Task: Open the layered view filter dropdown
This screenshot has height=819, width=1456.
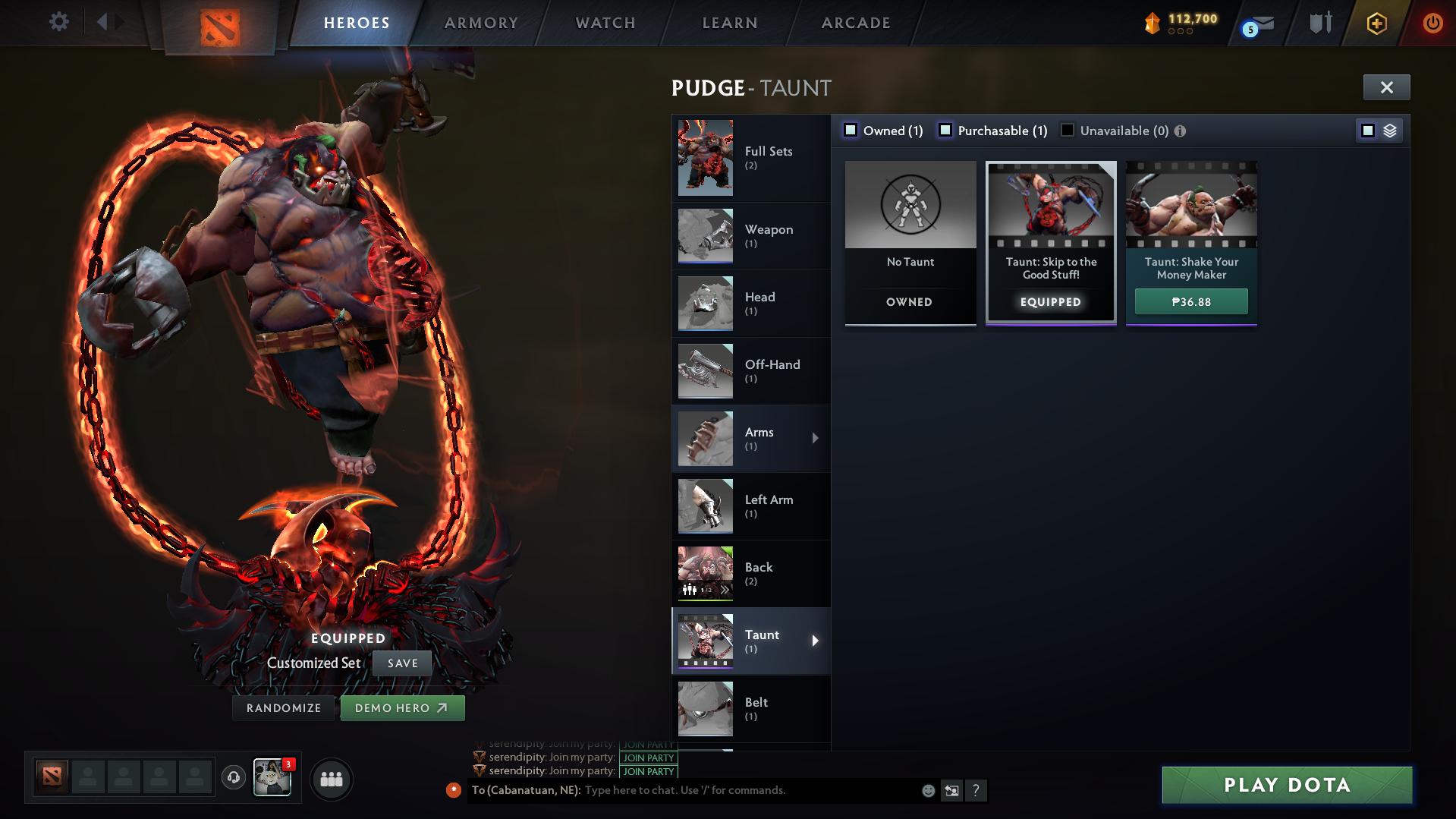Action: (x=1388, y=130)
